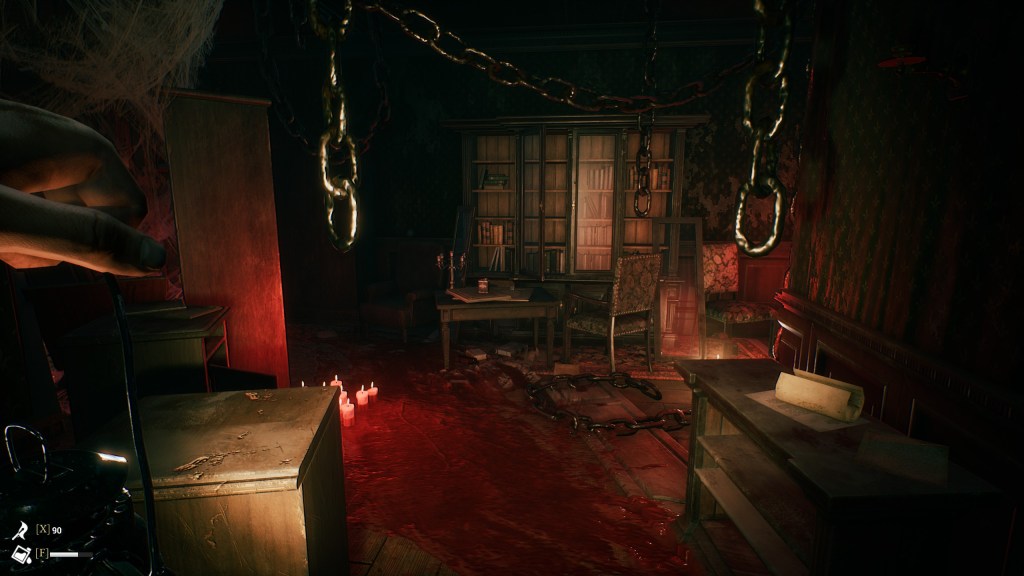This screenshot has height=576, width=1024.
Task: Select the lit match icon
Action: 19,529
